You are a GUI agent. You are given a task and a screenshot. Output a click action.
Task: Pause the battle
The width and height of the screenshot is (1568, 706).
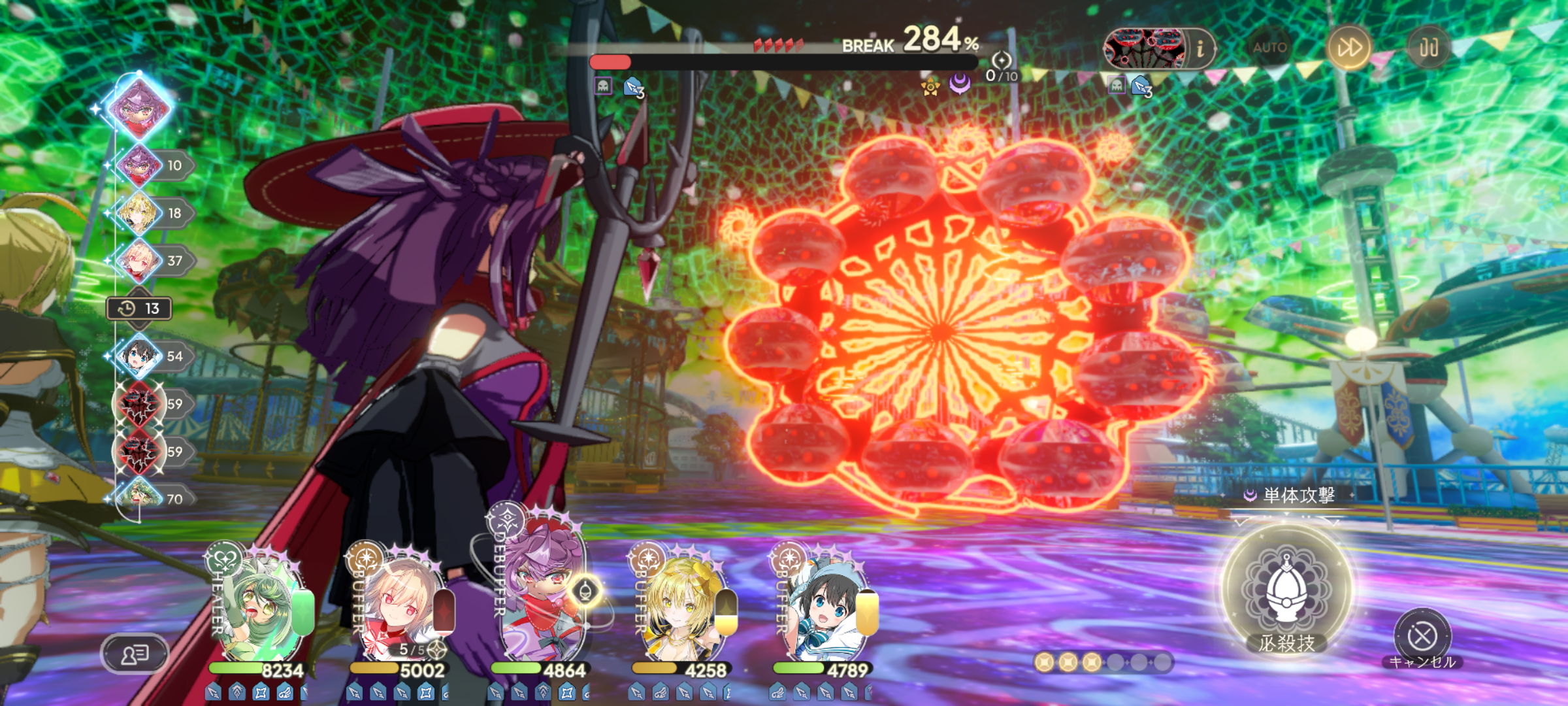pos(1429,47)
